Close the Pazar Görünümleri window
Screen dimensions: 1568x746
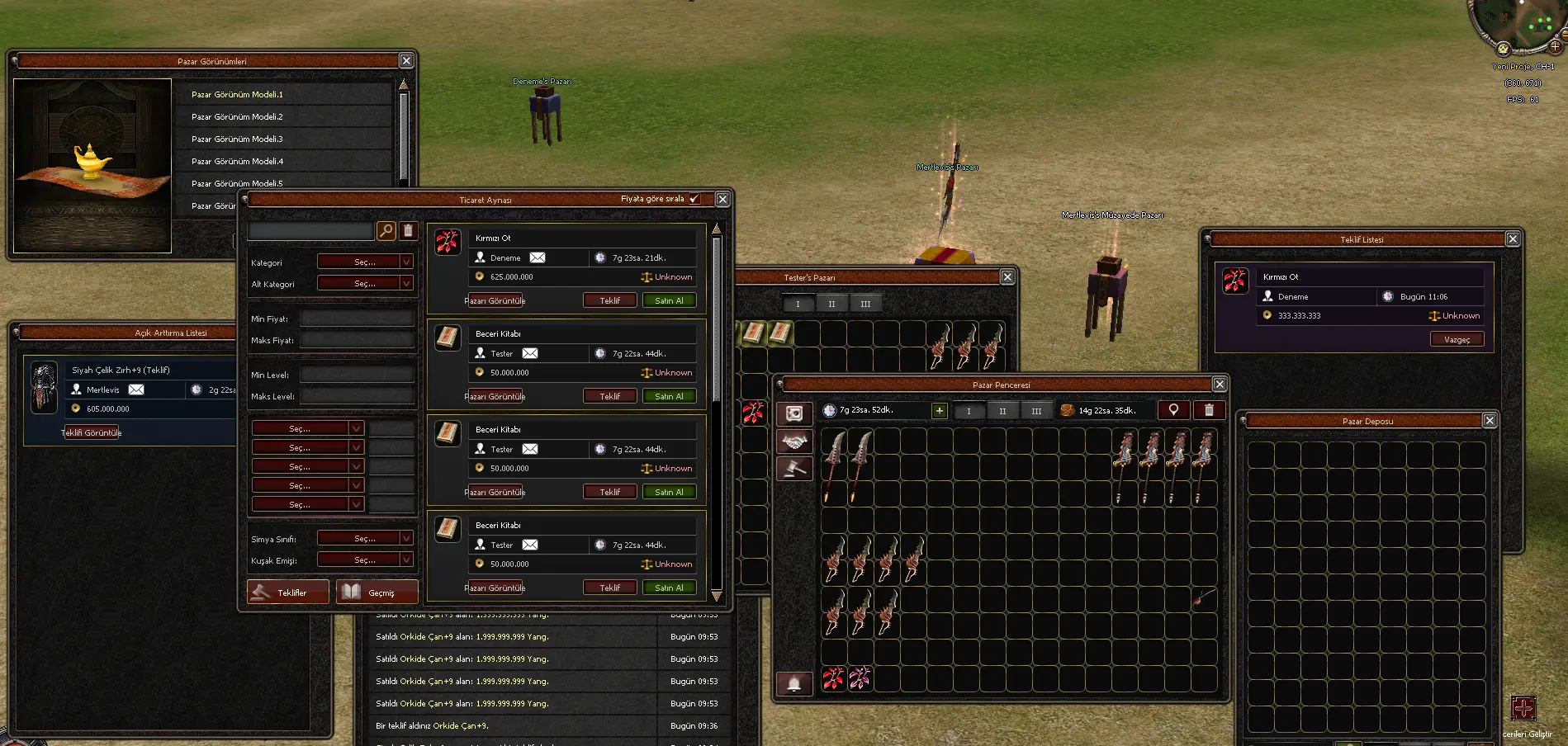tap(406, 61)
